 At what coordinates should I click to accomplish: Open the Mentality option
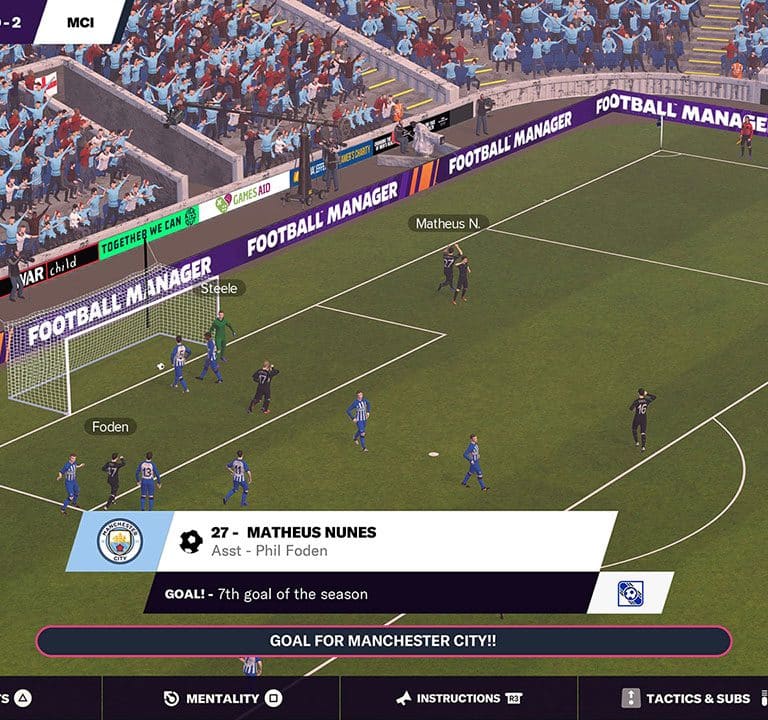point(221,698)
